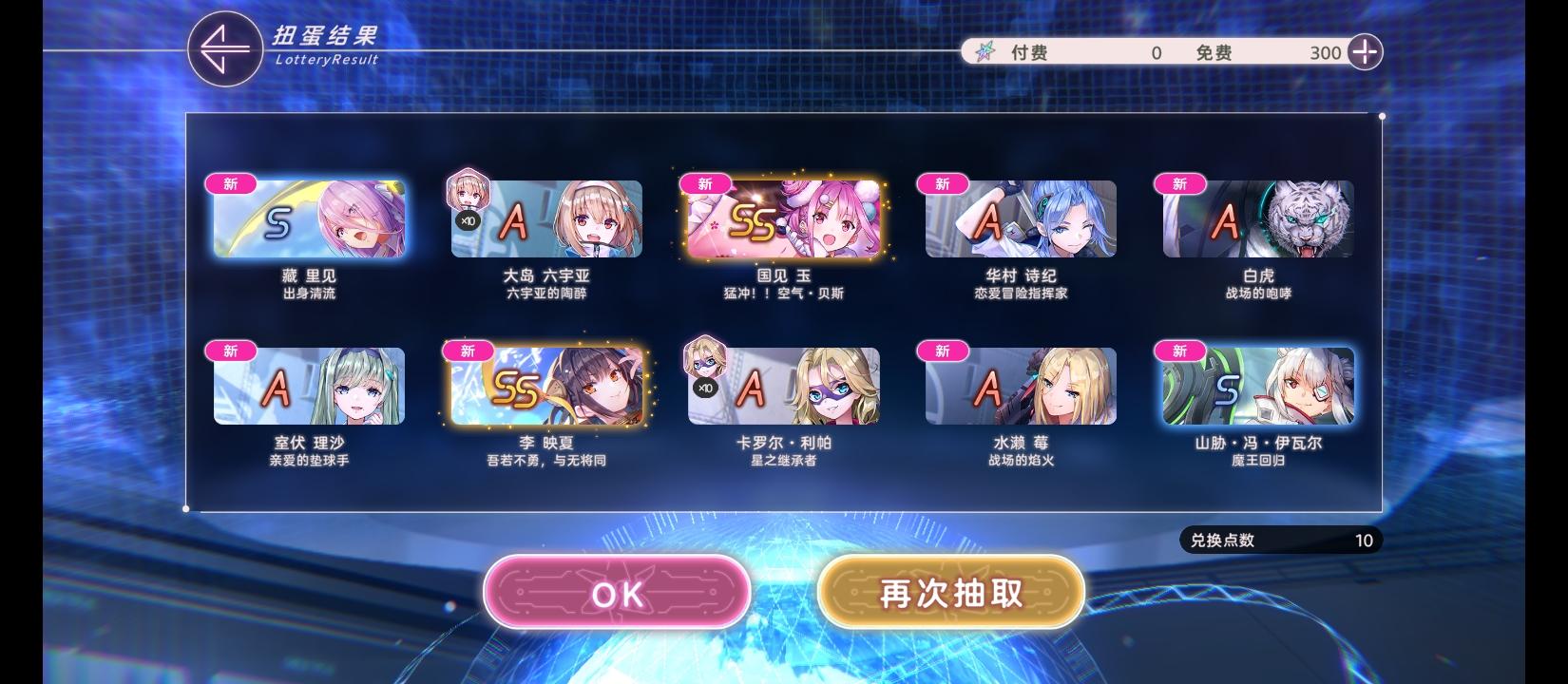Select 室伏 理沙's card
This screenshot has height=684, width=1568.
(307, 386)
